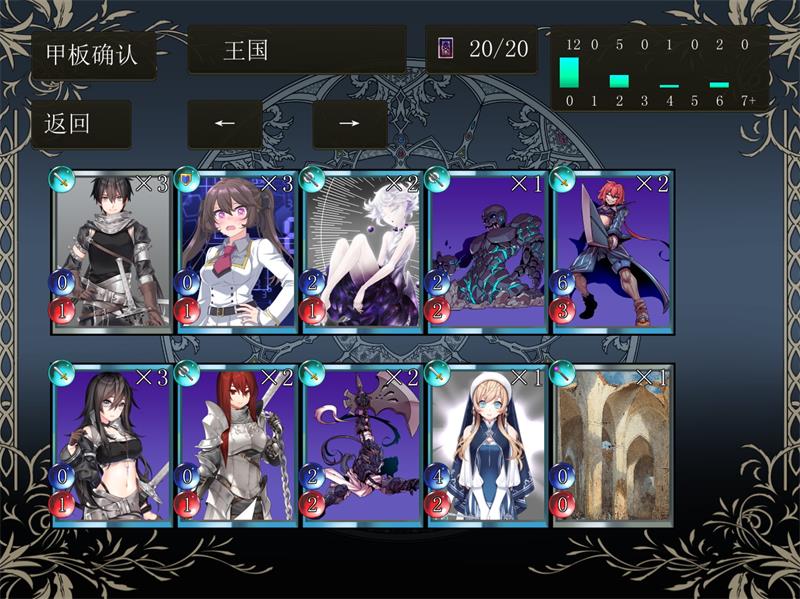This screenshot has width=800, height=599.
Task: Pick the red-haired armored knight card
Action: pos(237,443)
